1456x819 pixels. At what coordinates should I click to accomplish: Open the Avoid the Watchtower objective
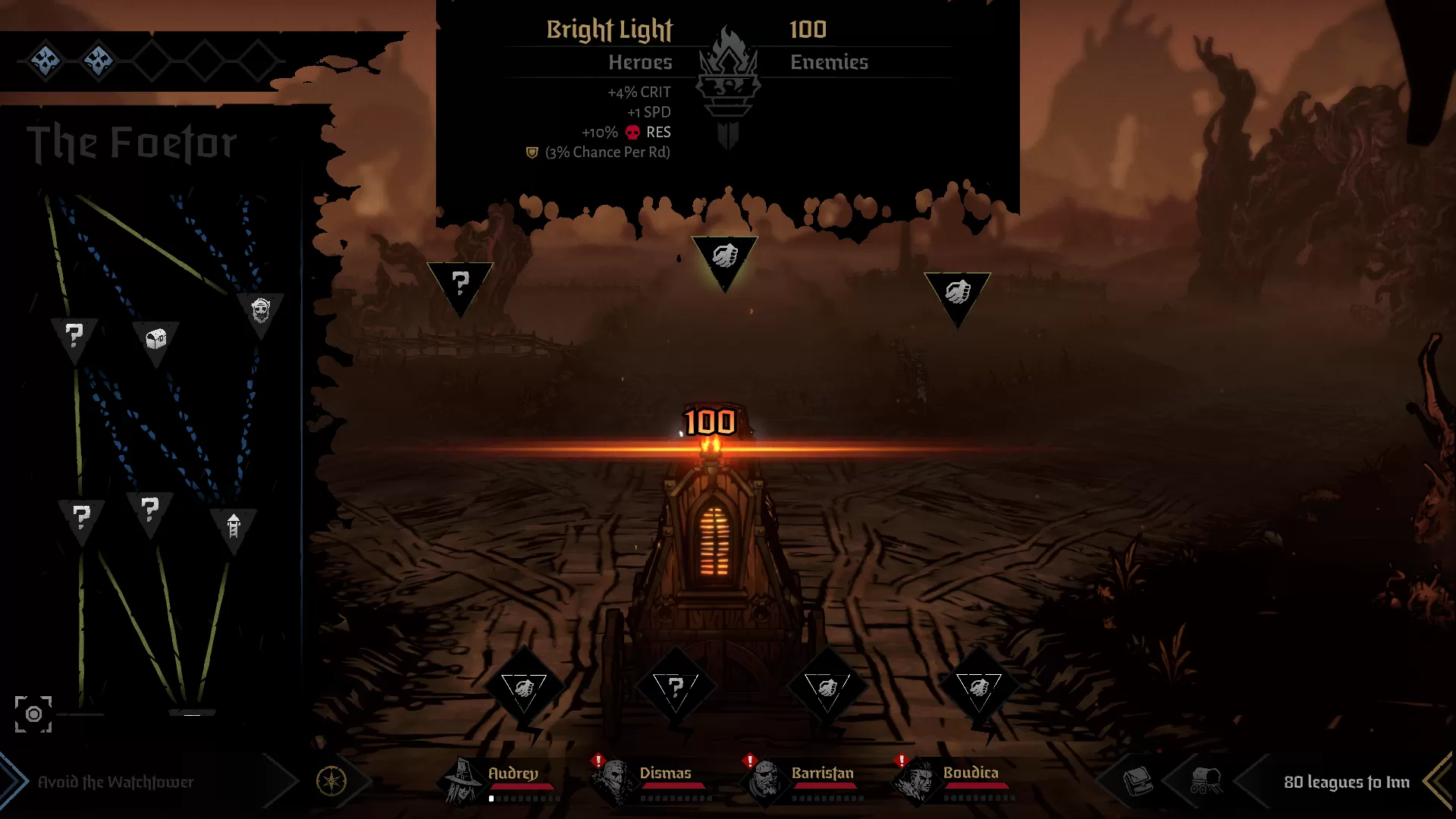pos(115,782)
